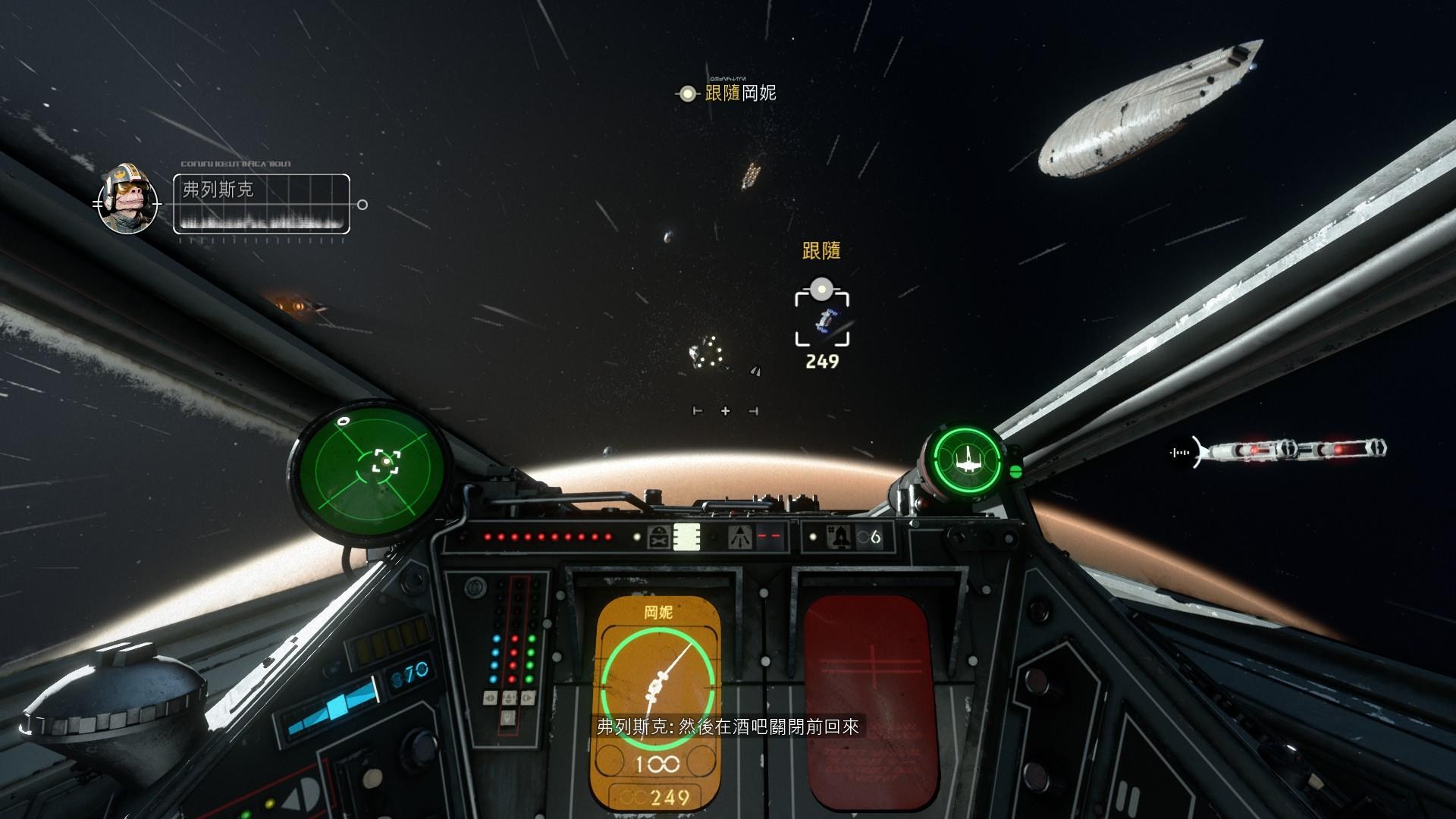Viewport: 1456px width, 819px height.
Task: Click Frisk's pilot portrait in the comm panel
Action: pyautogui.click(x=127, y=200)
